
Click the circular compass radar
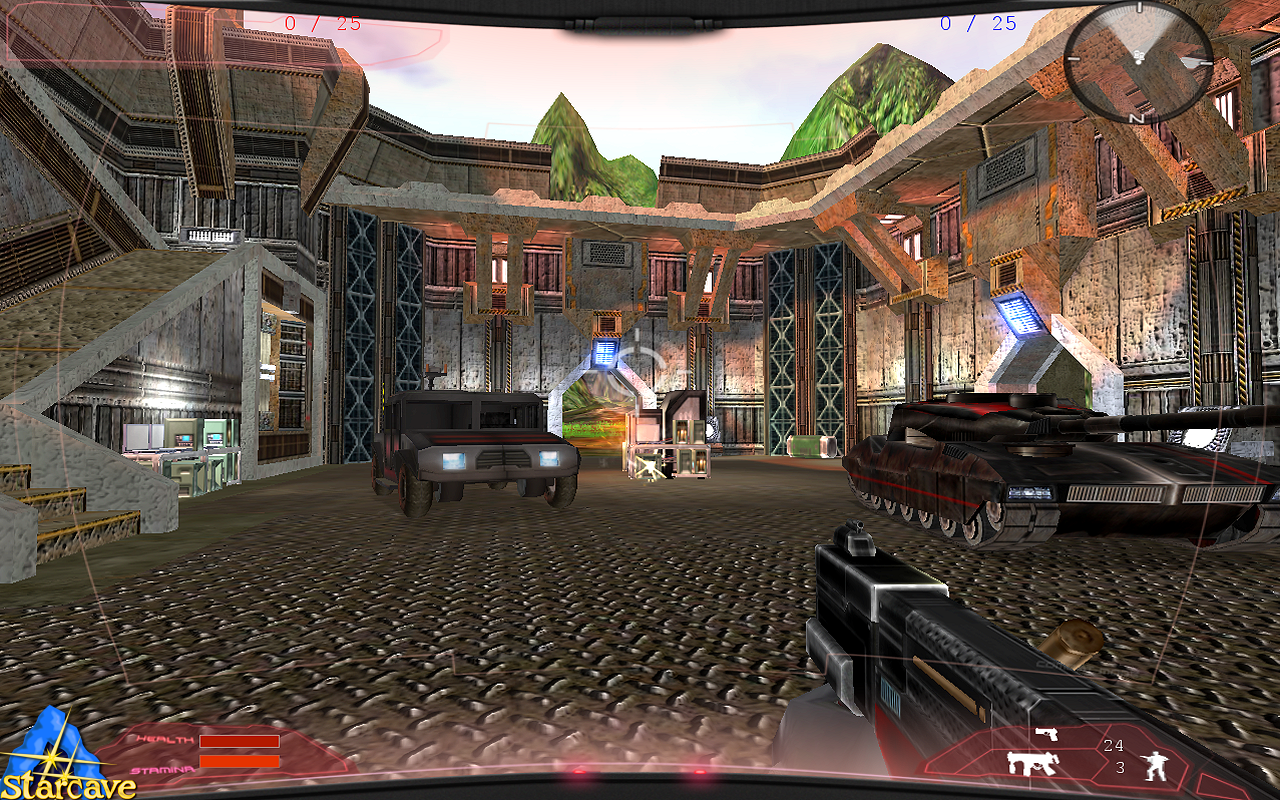tap(1137, 59)
